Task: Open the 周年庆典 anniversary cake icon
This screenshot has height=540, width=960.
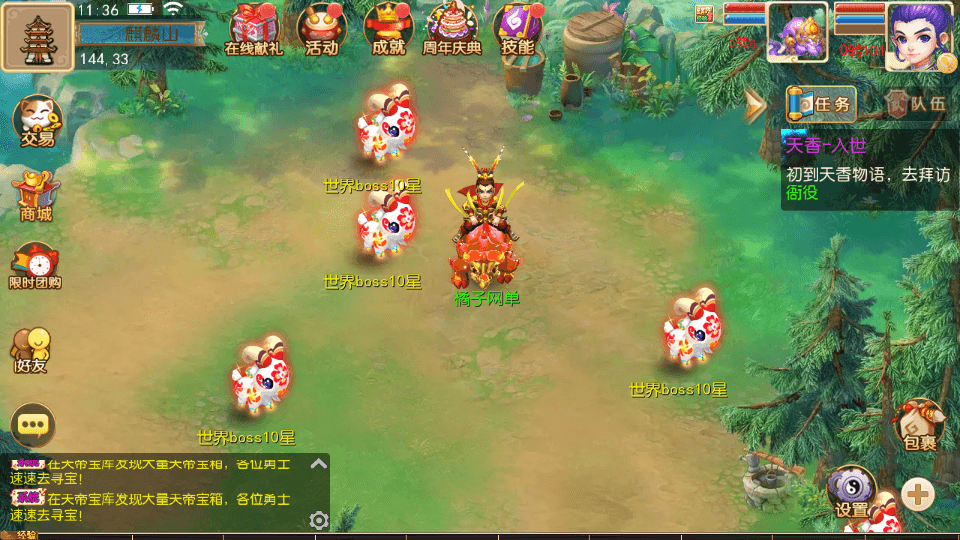Action: (x=452, y=28)
